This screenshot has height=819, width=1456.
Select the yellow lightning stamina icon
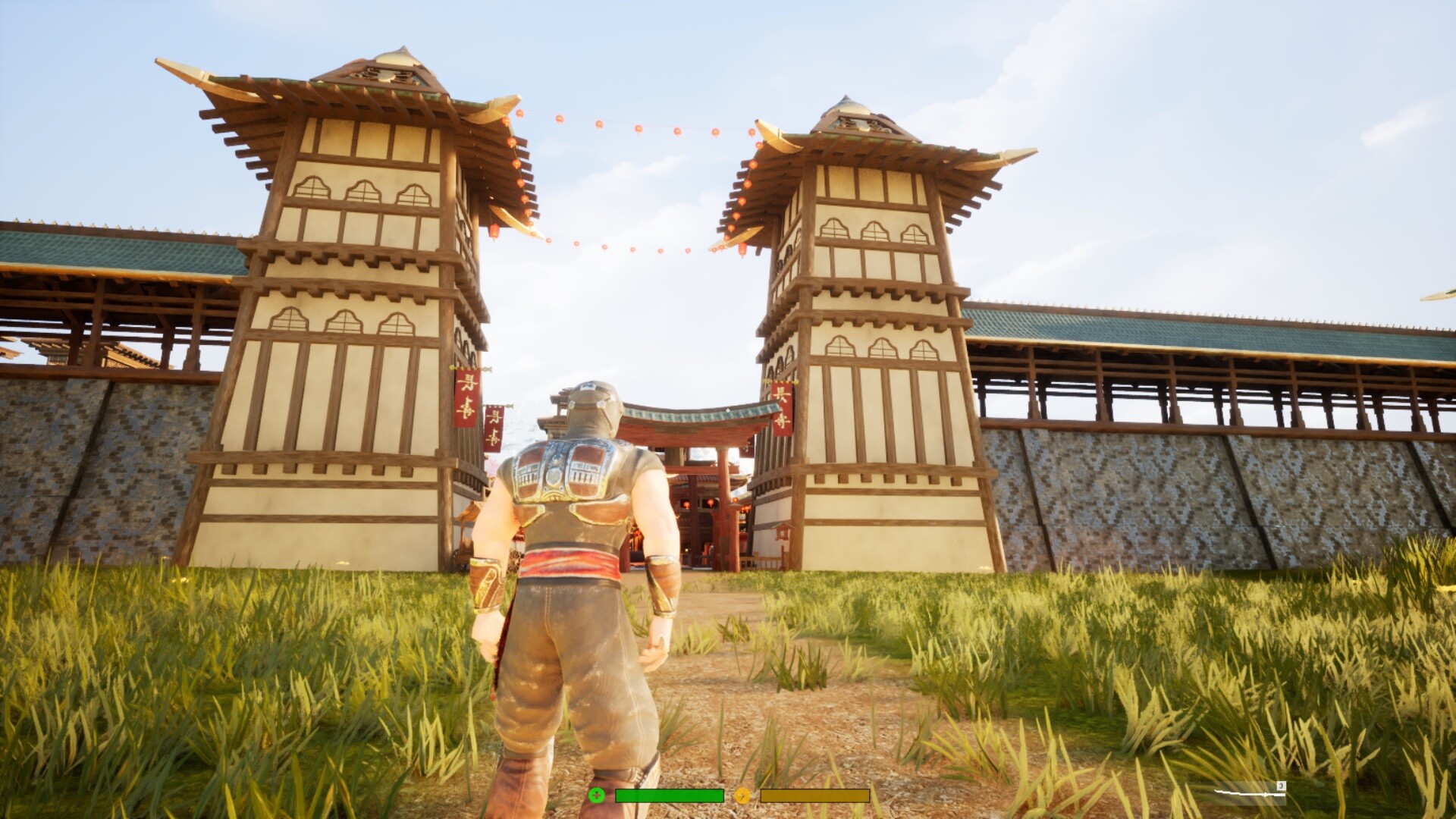742,795
